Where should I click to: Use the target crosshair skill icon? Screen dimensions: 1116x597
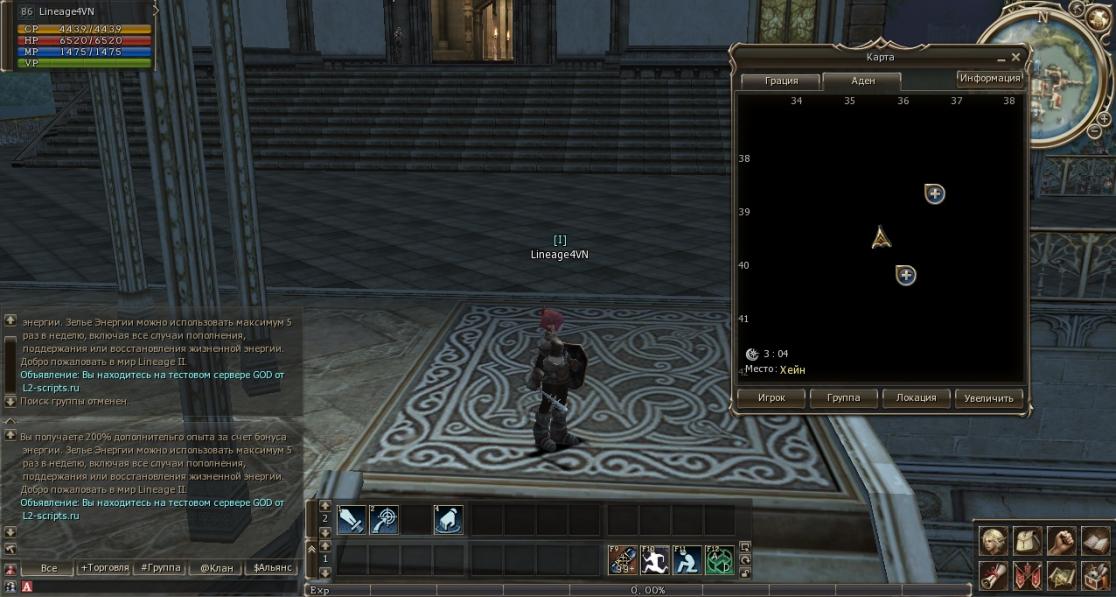pyautogui.click(x=384, y=520)
